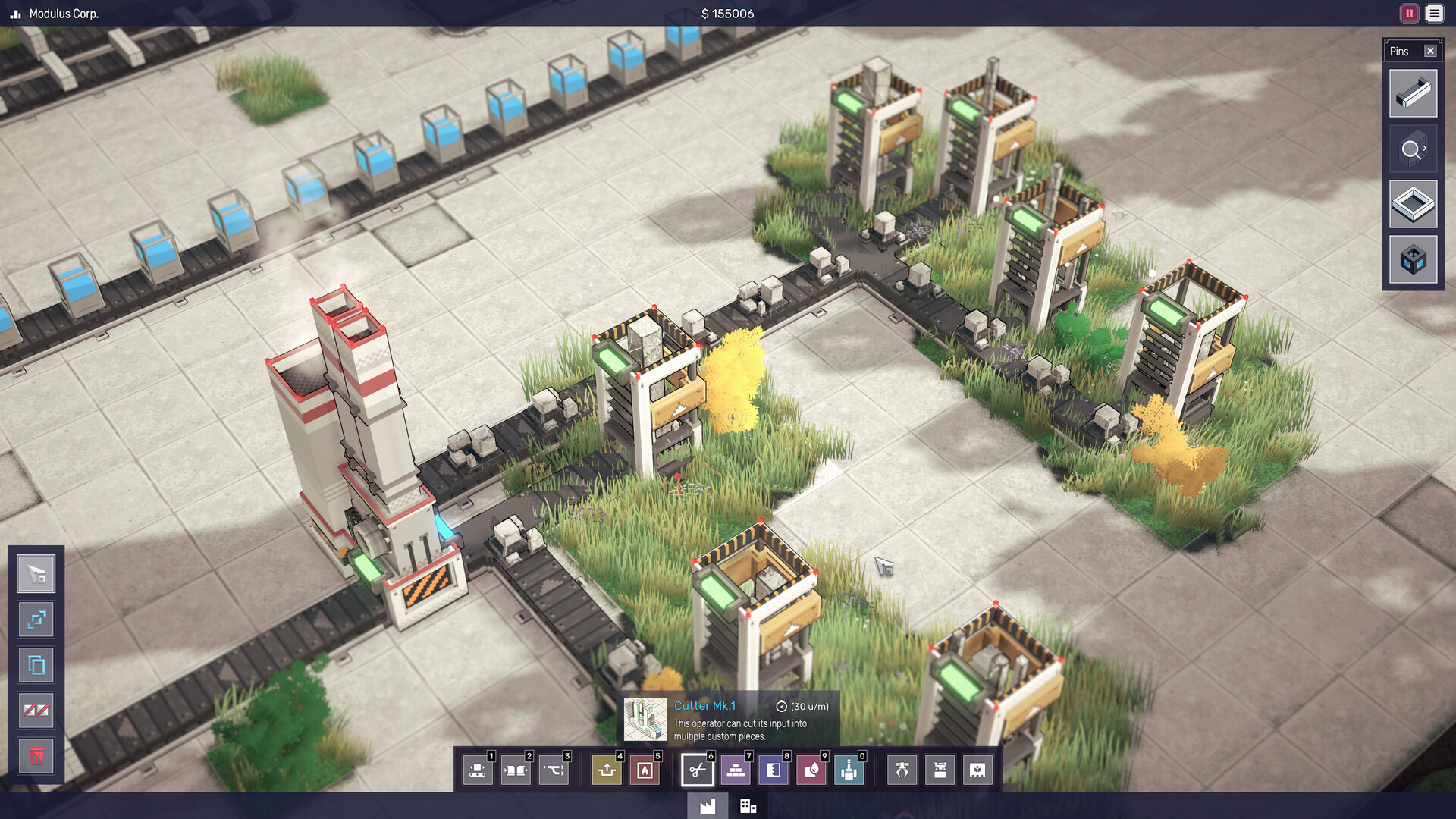
Task: Activate the delete trash tool
Action: [36, 755]
